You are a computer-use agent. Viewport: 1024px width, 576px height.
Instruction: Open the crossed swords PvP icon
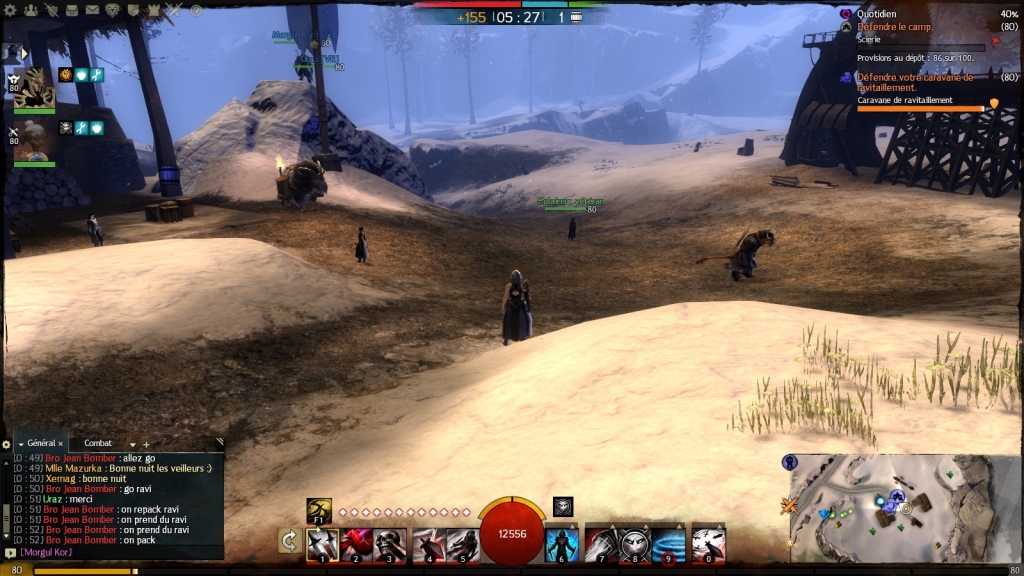pyautogui.click(x=174, y=10)
